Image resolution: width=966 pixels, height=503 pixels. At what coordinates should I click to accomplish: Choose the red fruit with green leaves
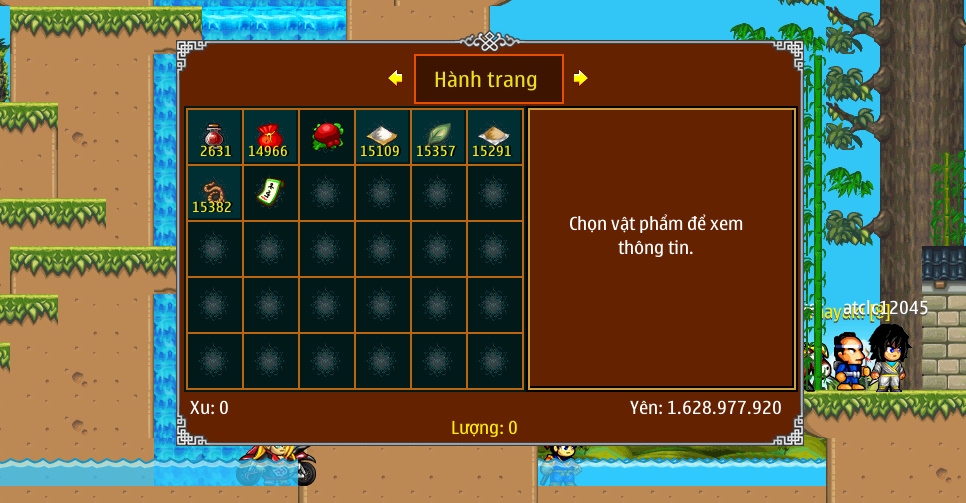[x=327, y=137]
